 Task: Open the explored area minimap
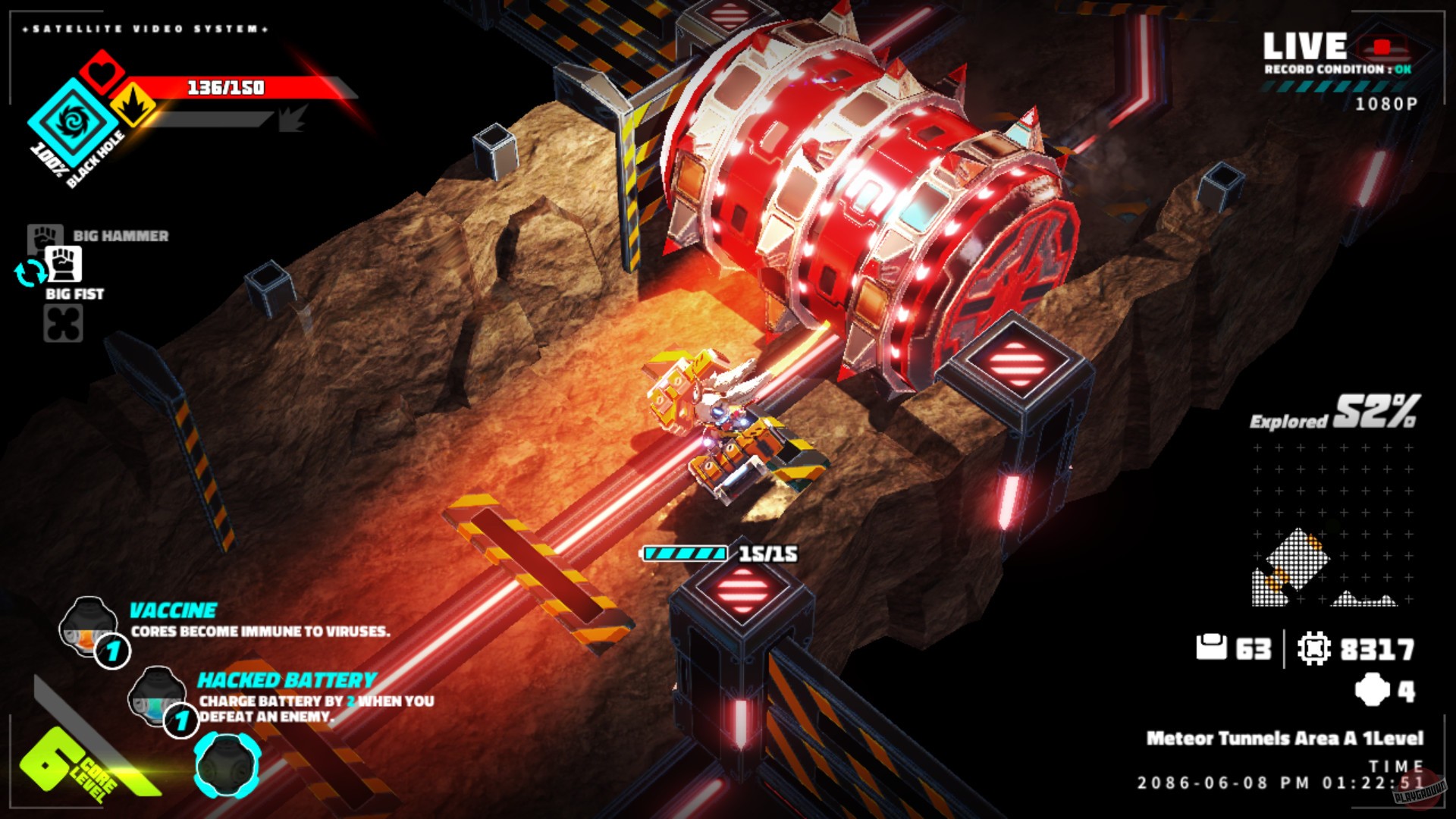click(x=1331, y=525)
